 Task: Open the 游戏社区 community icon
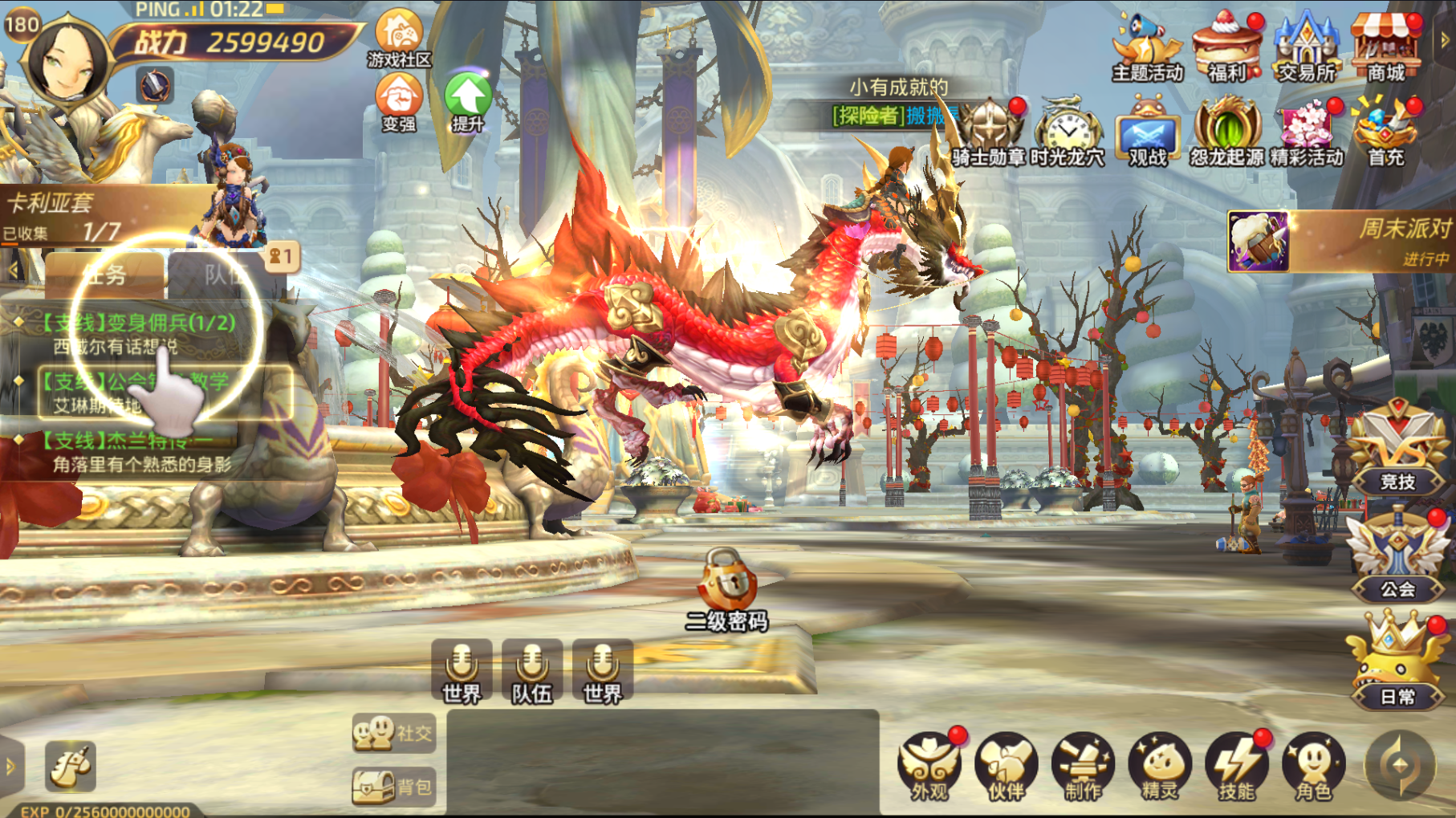coord(399,38)
